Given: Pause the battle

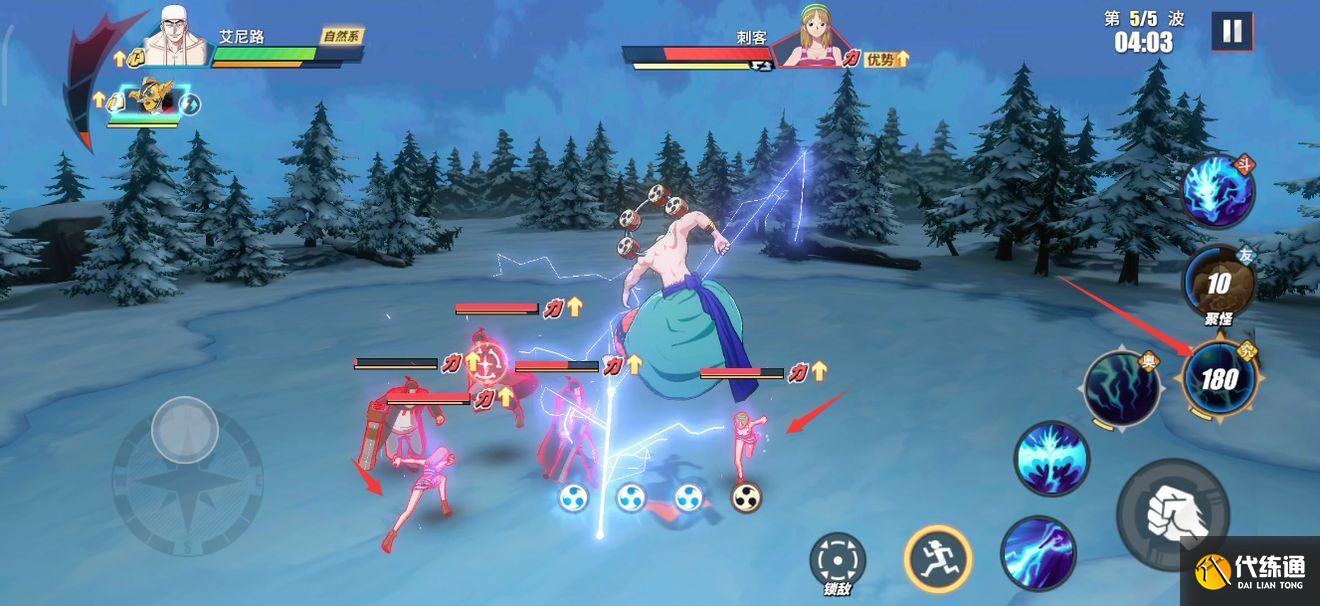Looking at the screenshot, I should pyautogui.click(x=1232, y=32).
